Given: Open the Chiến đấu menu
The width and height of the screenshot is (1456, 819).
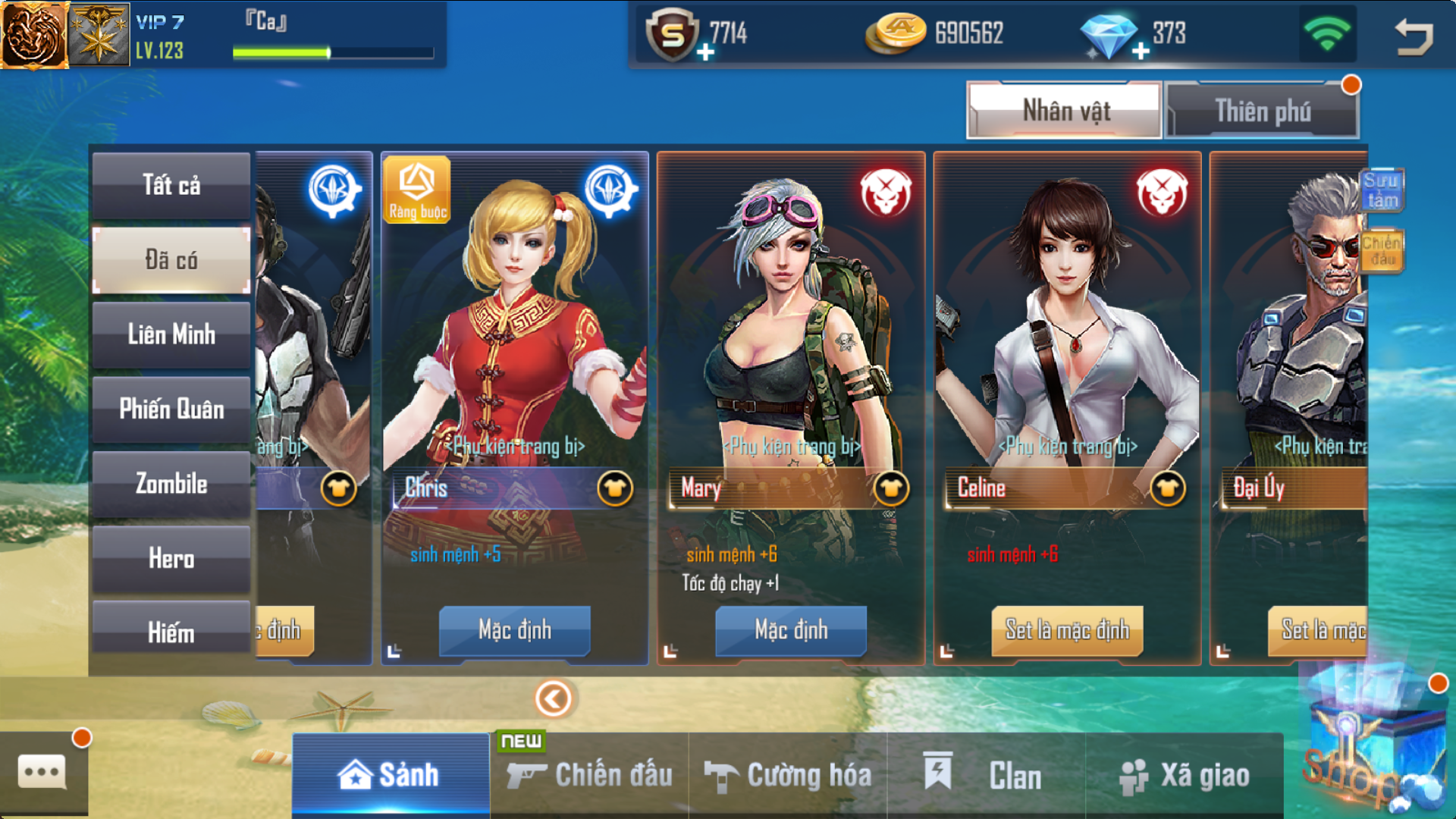Looking at the screenshot, I should 590,775.
